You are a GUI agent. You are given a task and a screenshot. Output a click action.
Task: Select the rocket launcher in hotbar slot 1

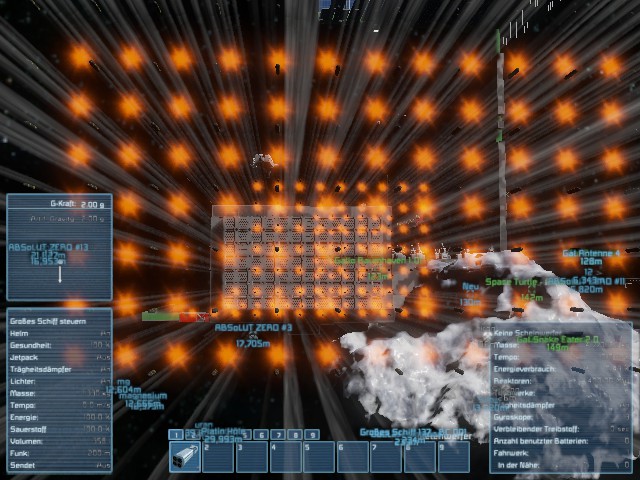point(185,457)
